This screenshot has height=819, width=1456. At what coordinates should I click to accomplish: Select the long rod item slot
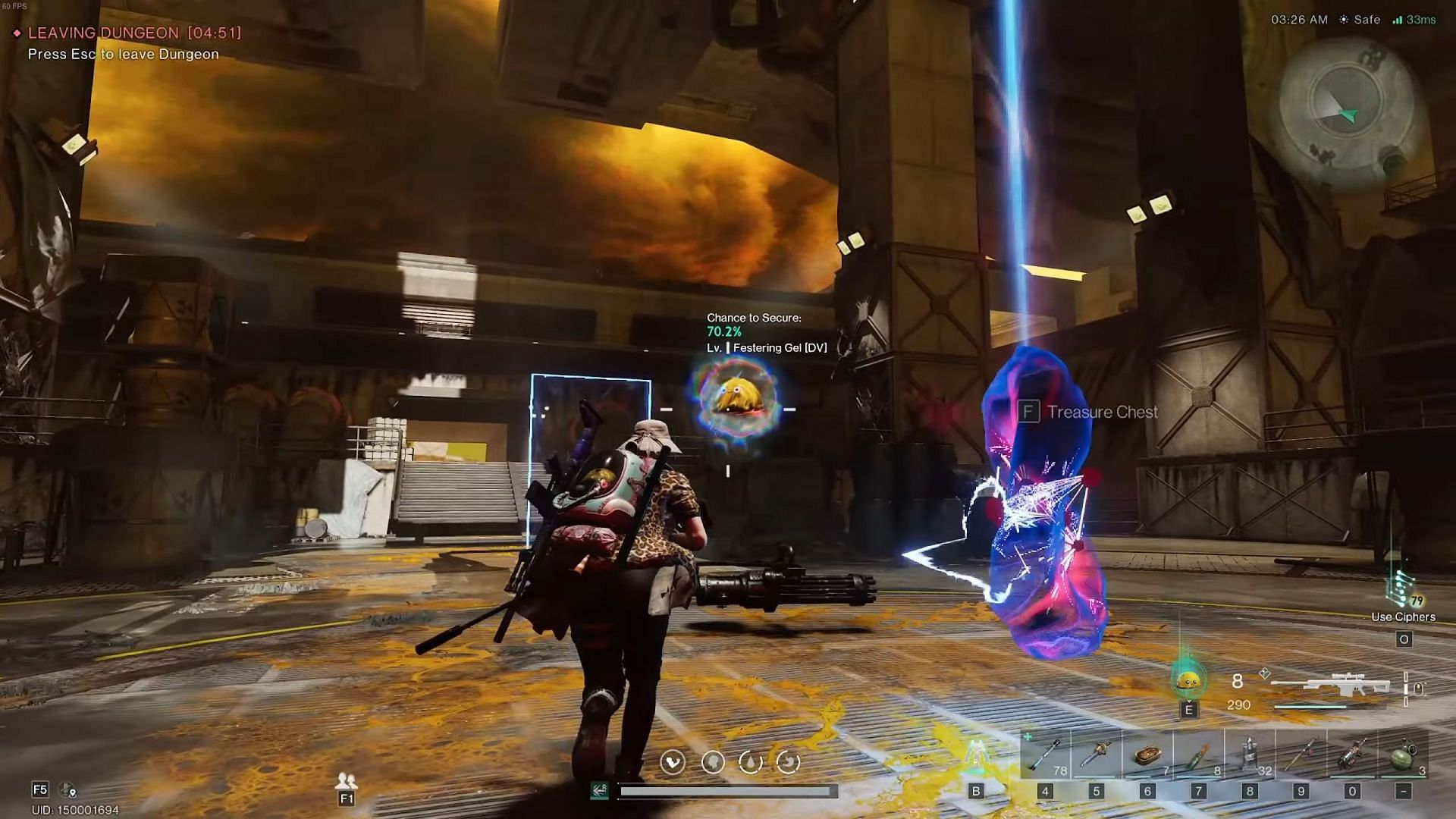click(x=1301, y=755)
